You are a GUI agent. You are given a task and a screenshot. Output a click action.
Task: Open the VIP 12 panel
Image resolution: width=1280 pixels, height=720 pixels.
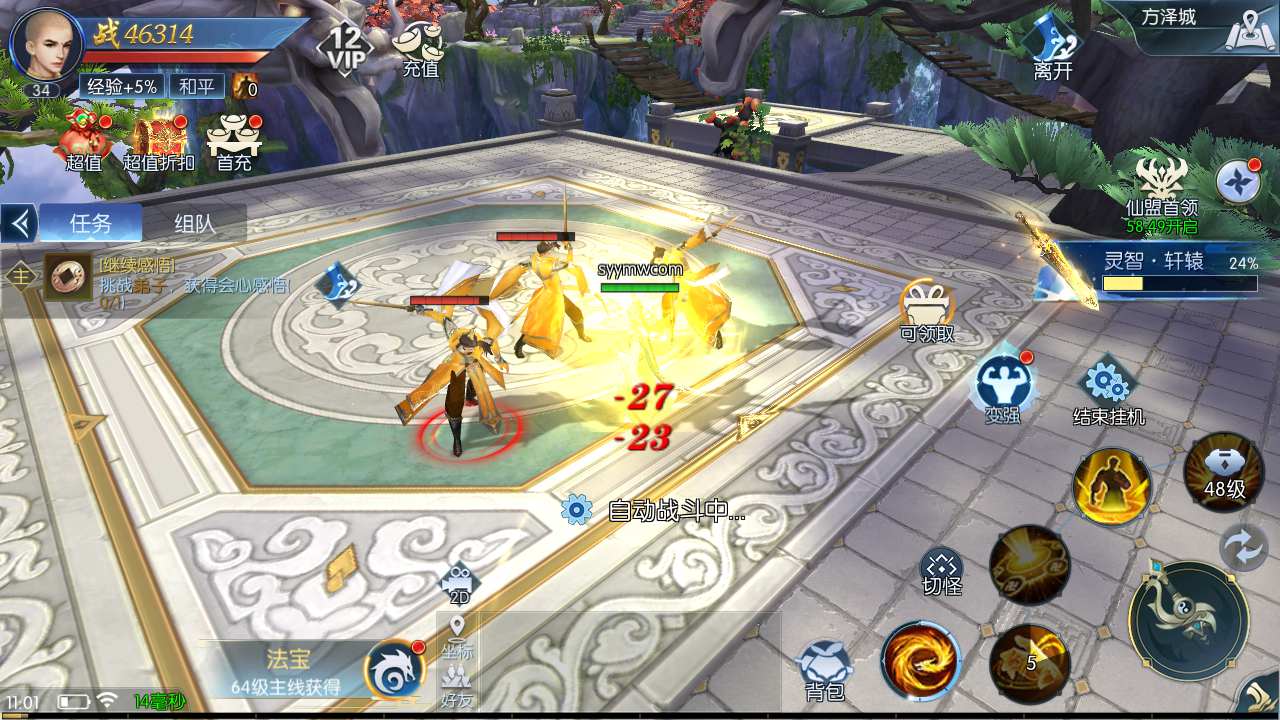coord(345,47)
